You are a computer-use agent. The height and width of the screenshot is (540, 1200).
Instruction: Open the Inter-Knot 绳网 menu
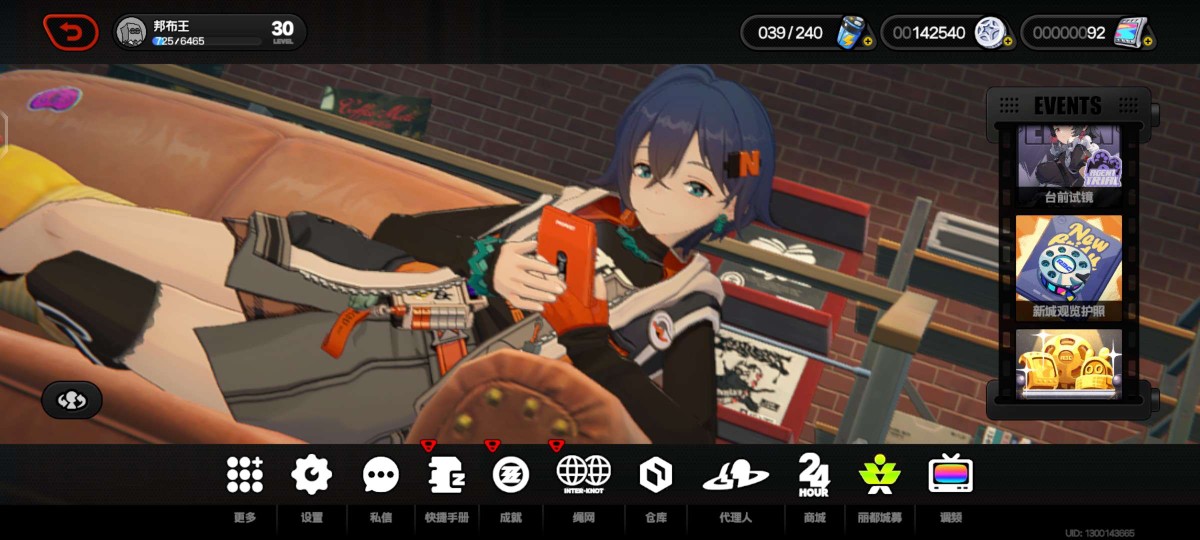(583, 474)
